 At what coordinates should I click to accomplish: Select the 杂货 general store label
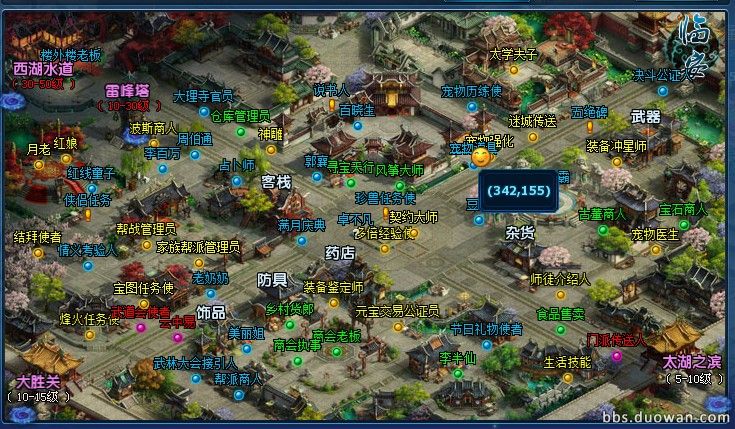(521, 231)
